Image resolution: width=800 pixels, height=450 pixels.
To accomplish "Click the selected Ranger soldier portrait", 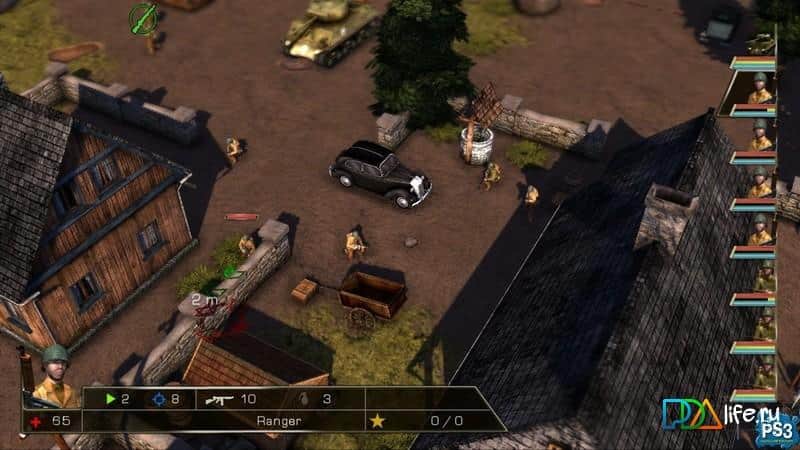I will pyautogui.click(x=55, y=375).
